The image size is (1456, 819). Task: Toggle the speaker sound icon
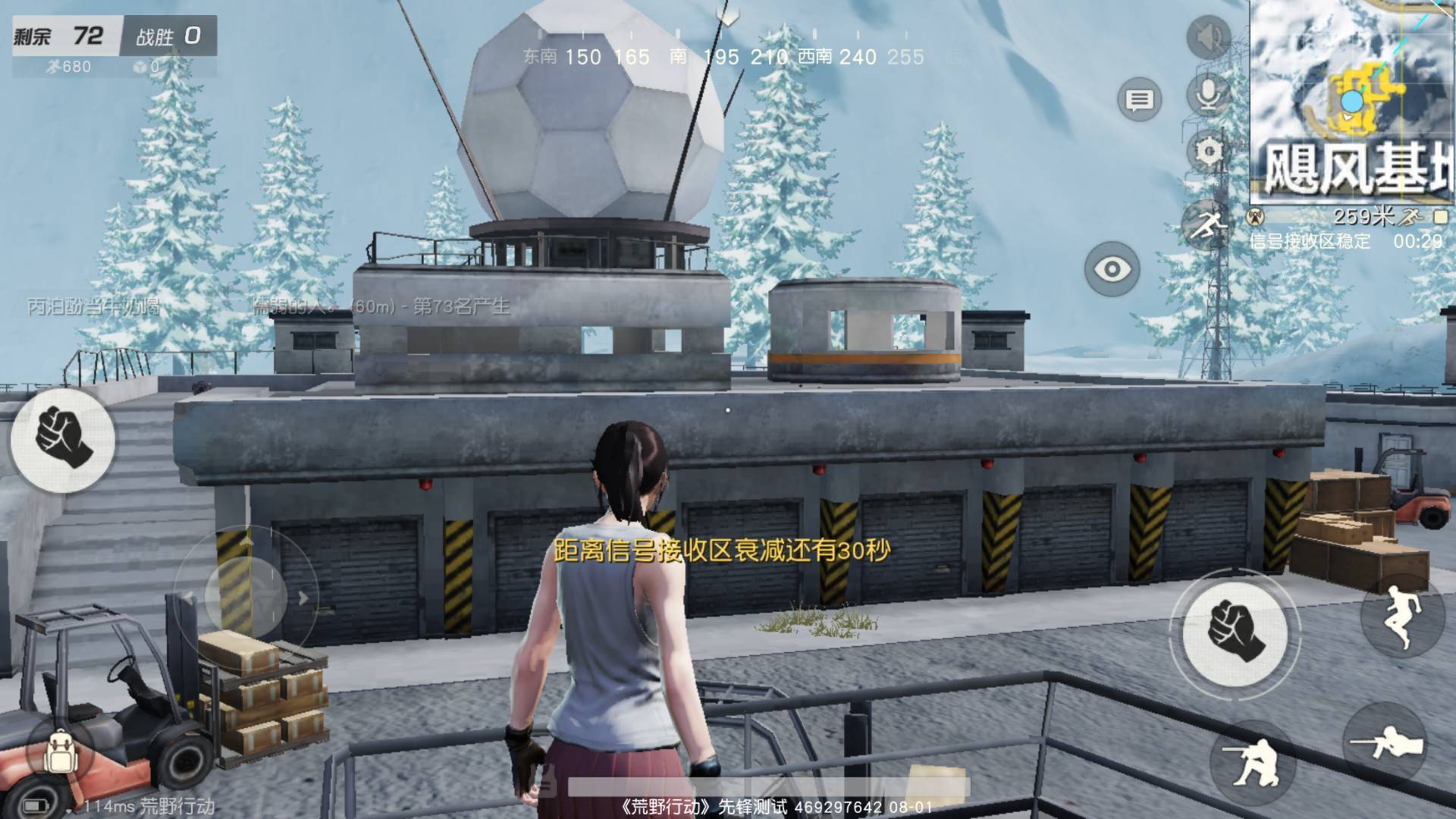tap(1208, 36)
